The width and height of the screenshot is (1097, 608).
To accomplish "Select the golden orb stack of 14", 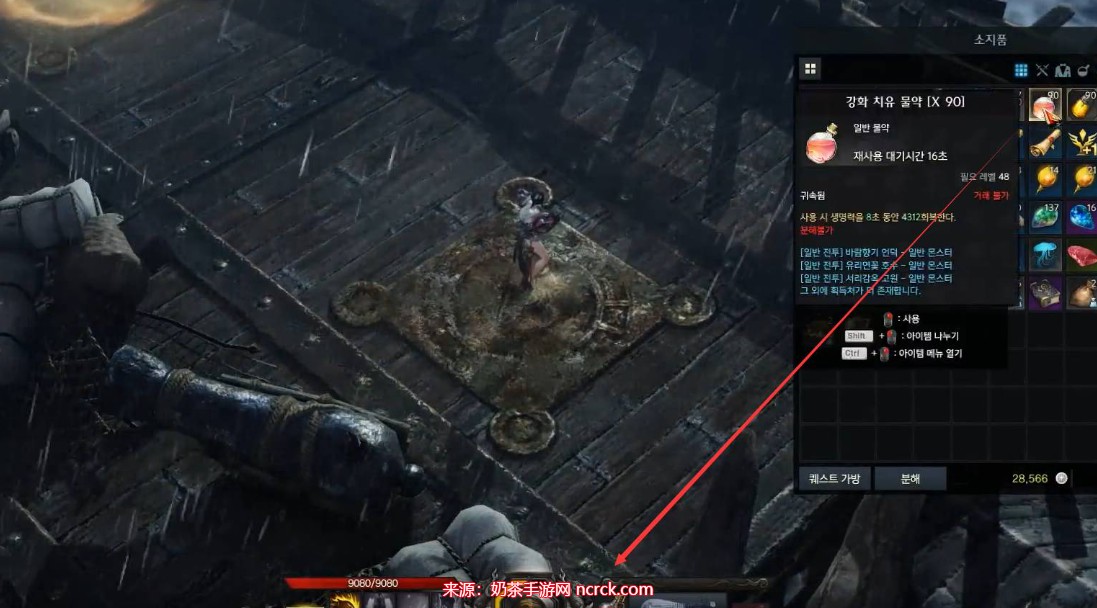I will pyautogui.click(x=1045, y=180).
